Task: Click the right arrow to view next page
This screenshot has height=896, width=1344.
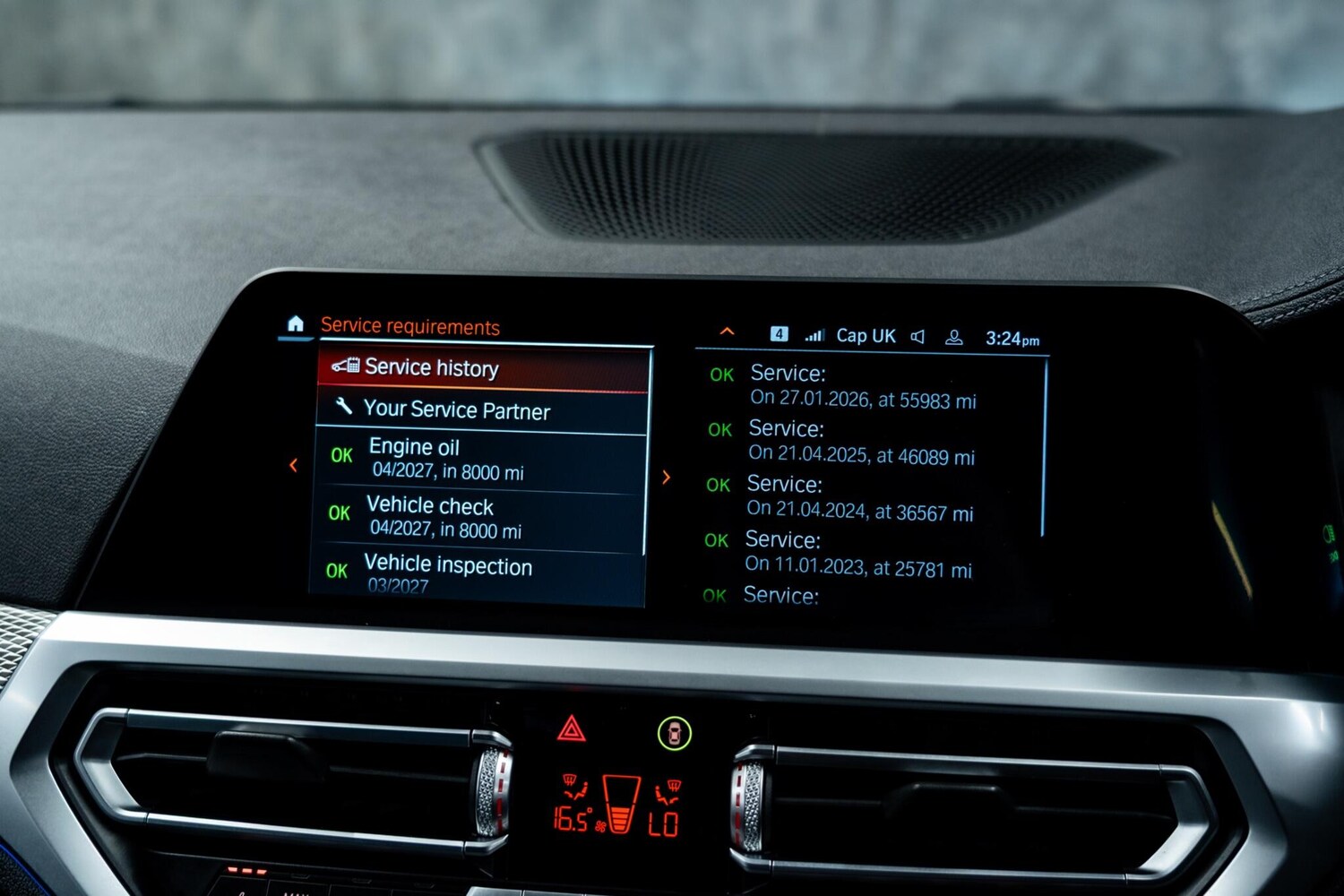Action: point(666,478)
